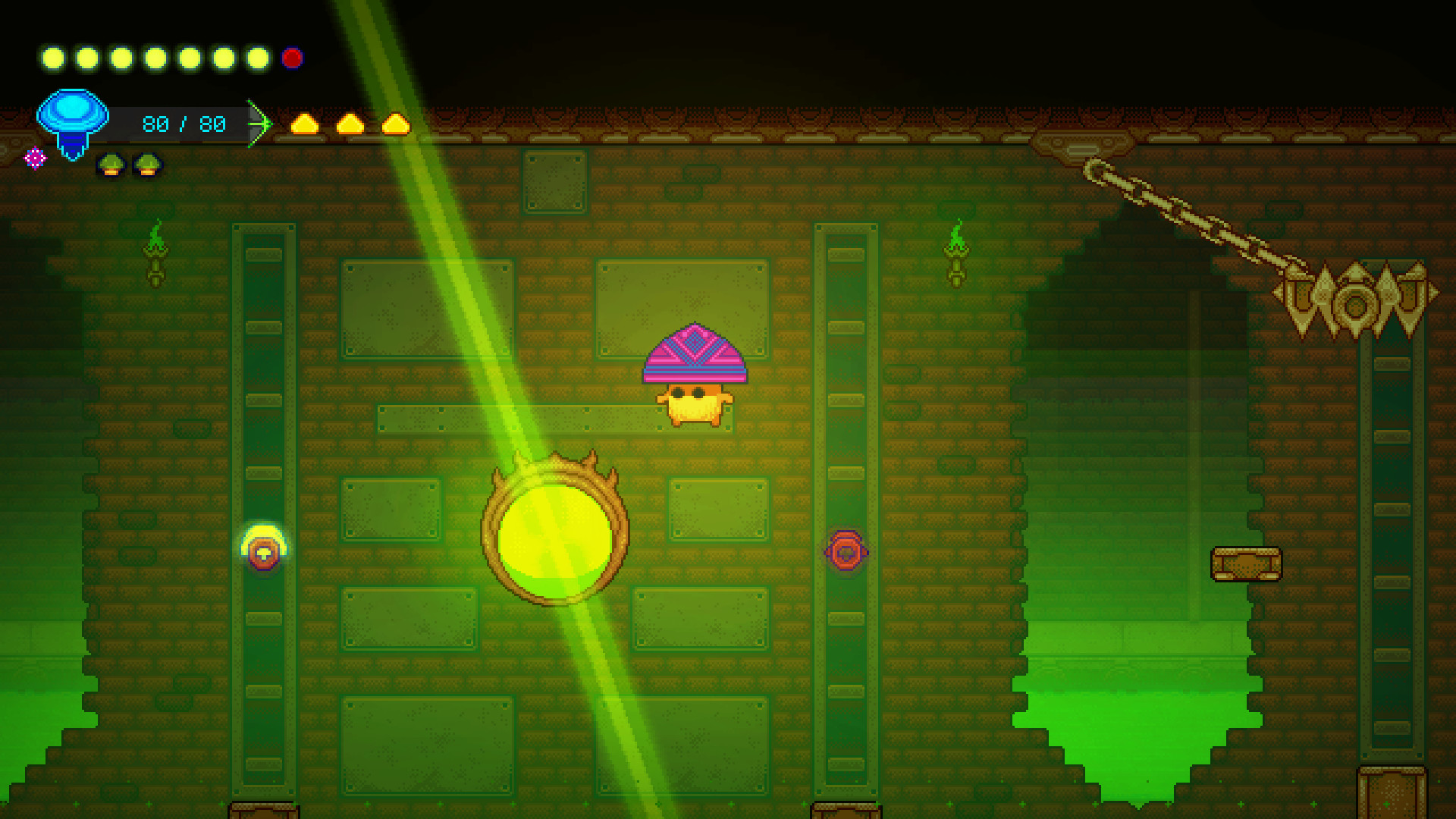
Task: Click the last gold triangle coin icon
Action: [394, 125]
